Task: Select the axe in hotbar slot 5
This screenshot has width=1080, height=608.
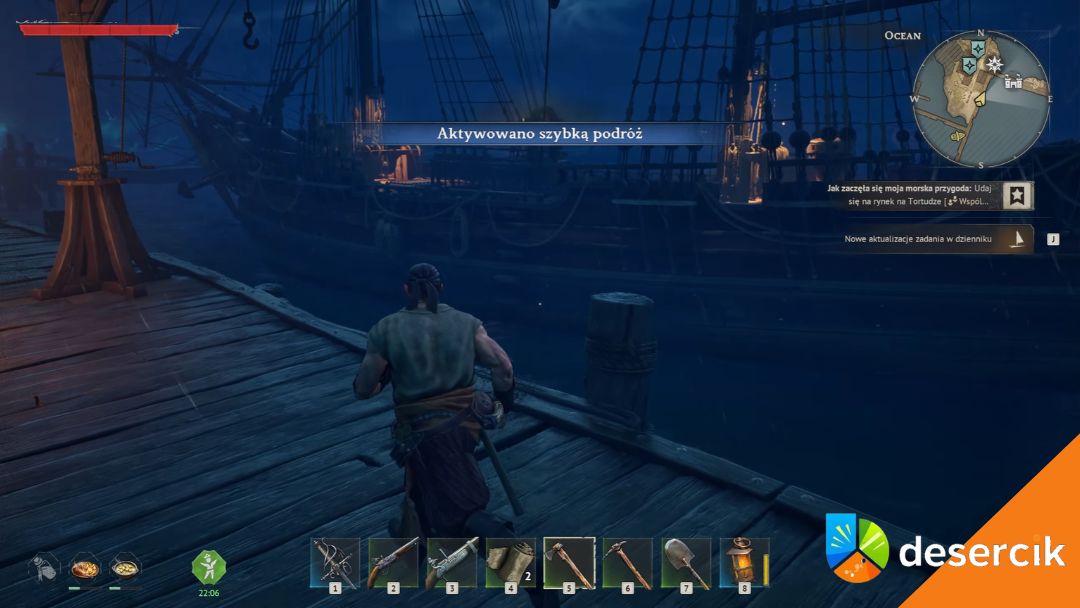Action: pos(569,562)
